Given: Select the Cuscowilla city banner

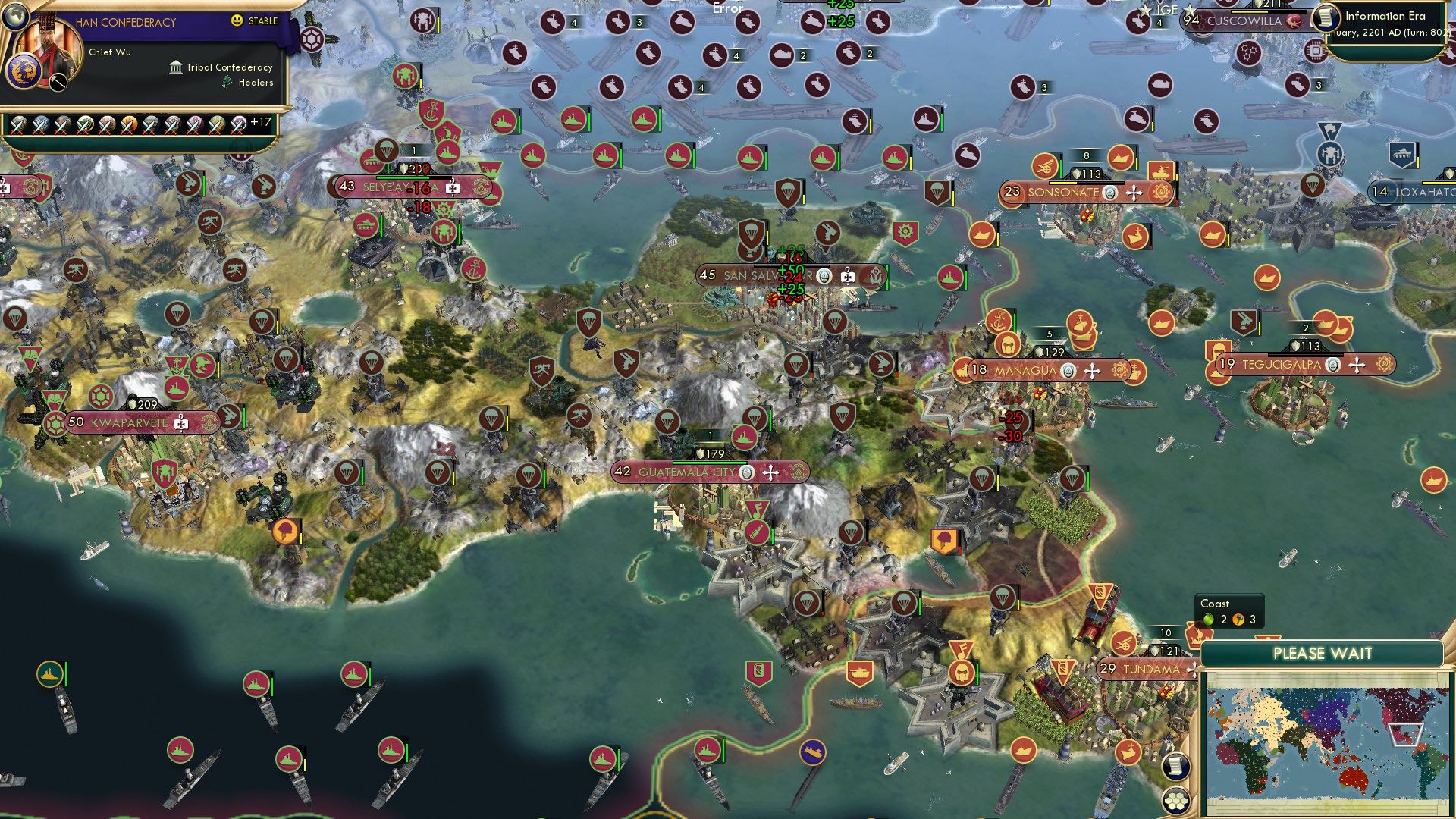Looking at the screenshot, I should click(x=1244, y=21).
